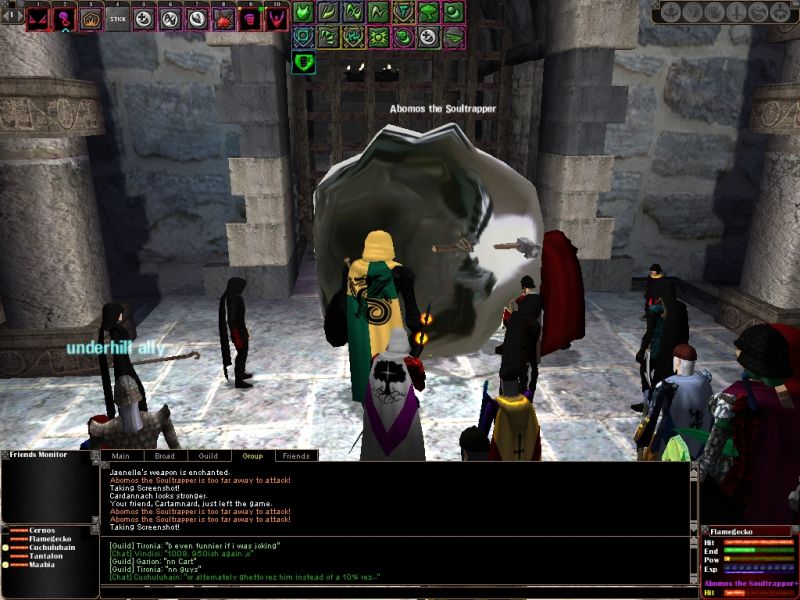This screenshot has height=600, width=800.
Task: Activate hotbar slot 3 with orange crown icon
Action: 91,18
